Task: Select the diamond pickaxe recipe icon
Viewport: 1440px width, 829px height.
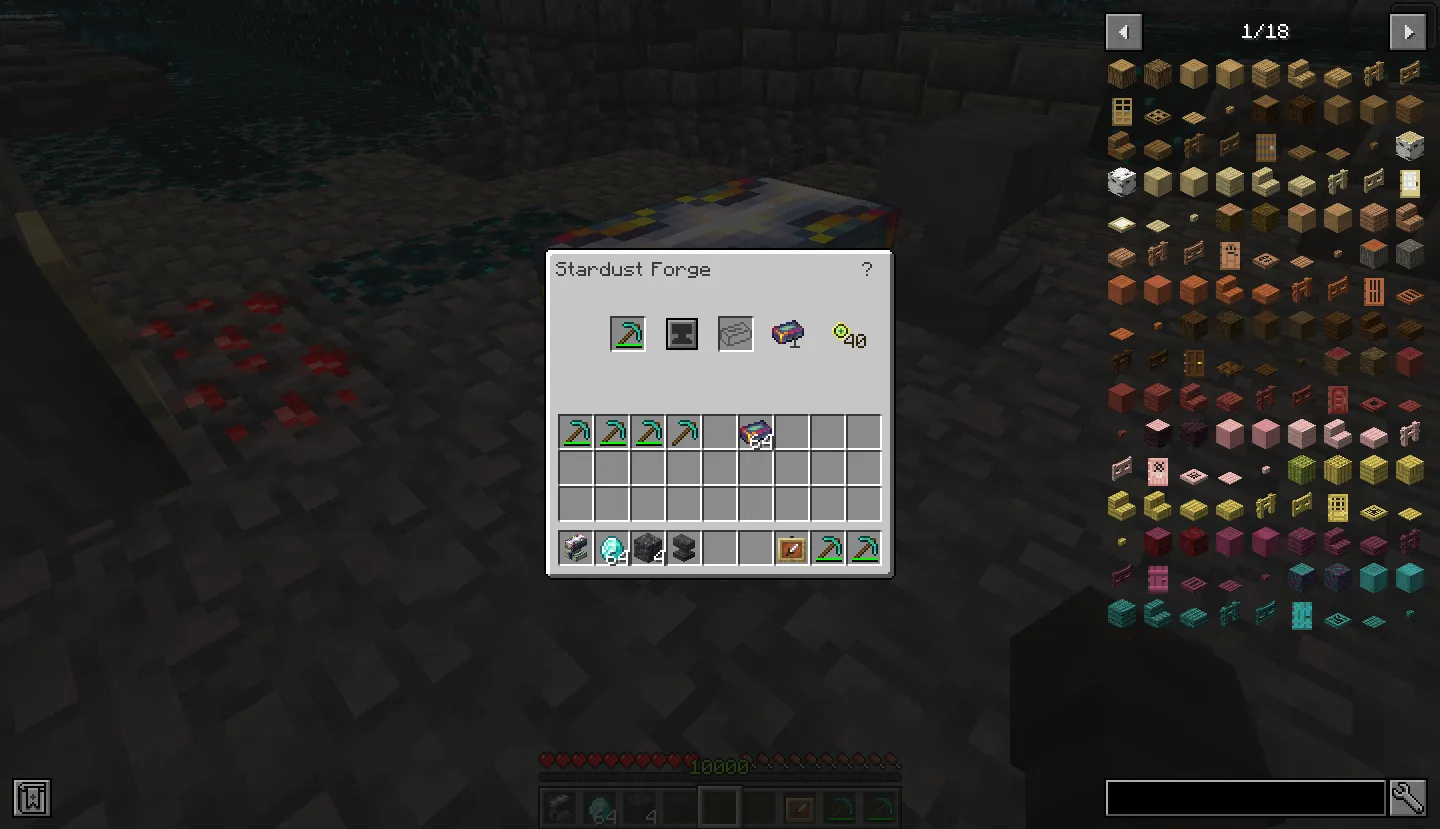Action: (627, 333)
